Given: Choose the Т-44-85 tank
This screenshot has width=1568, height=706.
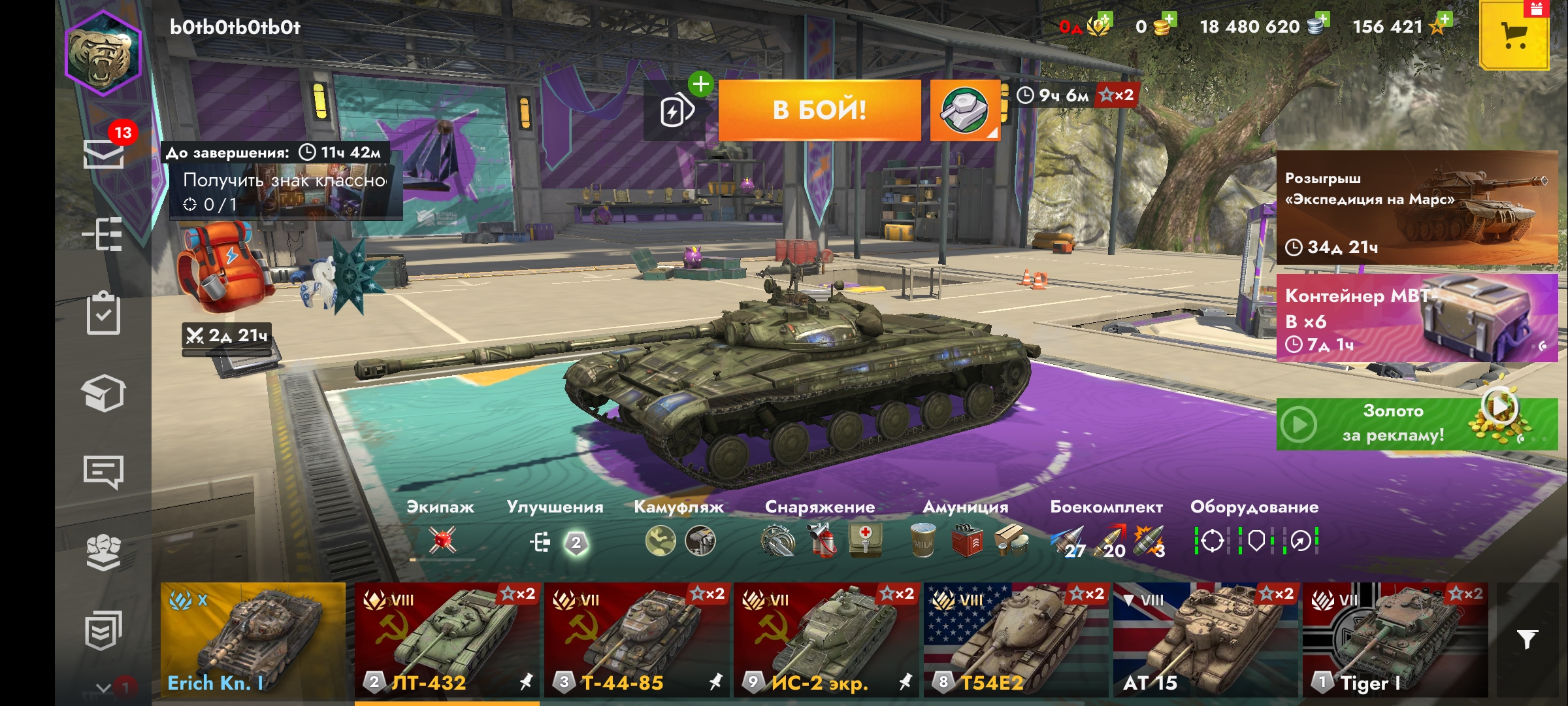Looking at the screenshot, I should click(636, 640).
